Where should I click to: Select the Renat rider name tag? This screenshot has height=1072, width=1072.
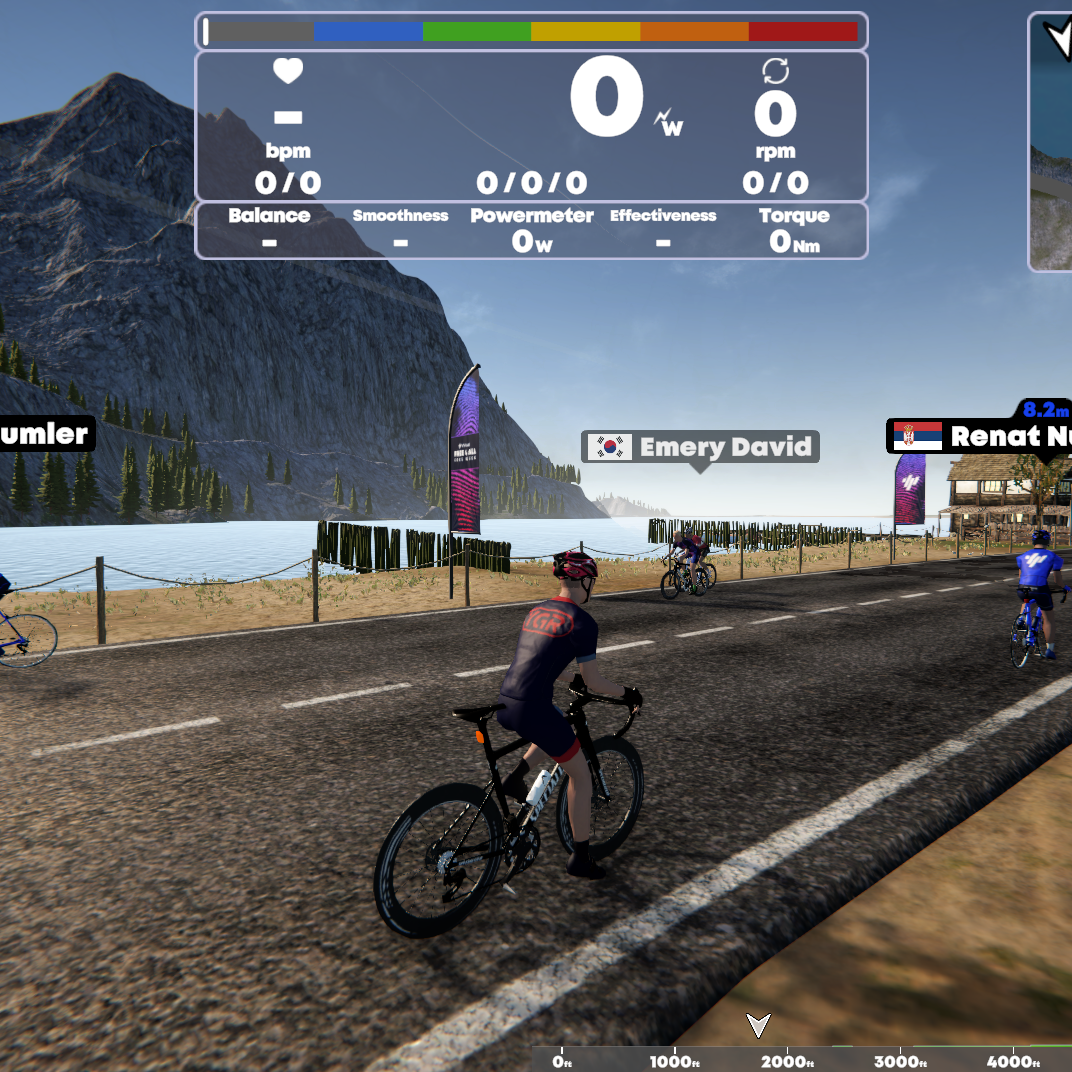point(980,436)
